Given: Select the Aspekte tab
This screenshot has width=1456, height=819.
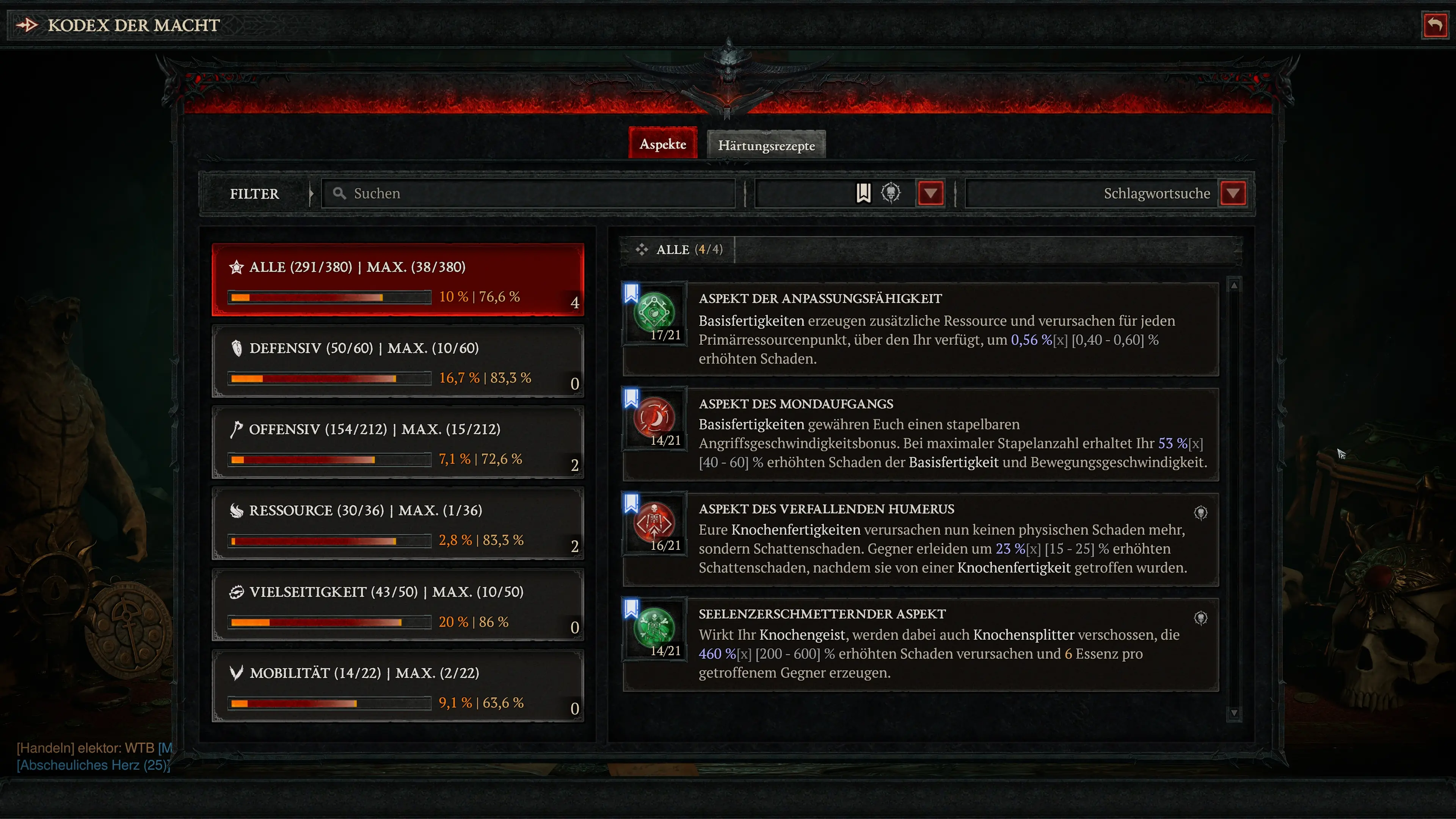Looking at the screenshot, I should (x=663, y=144).
